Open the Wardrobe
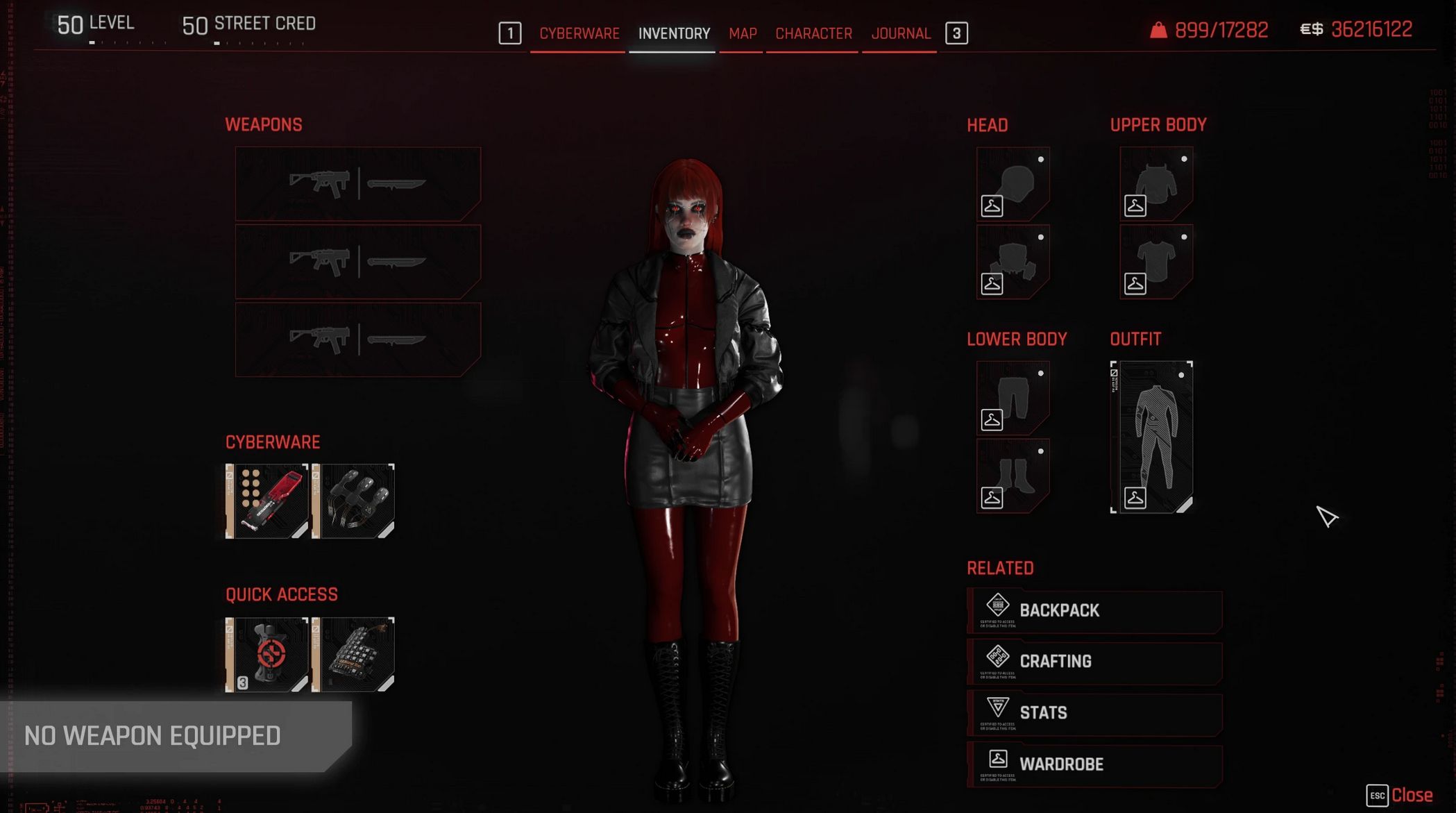 (1094, 764)
